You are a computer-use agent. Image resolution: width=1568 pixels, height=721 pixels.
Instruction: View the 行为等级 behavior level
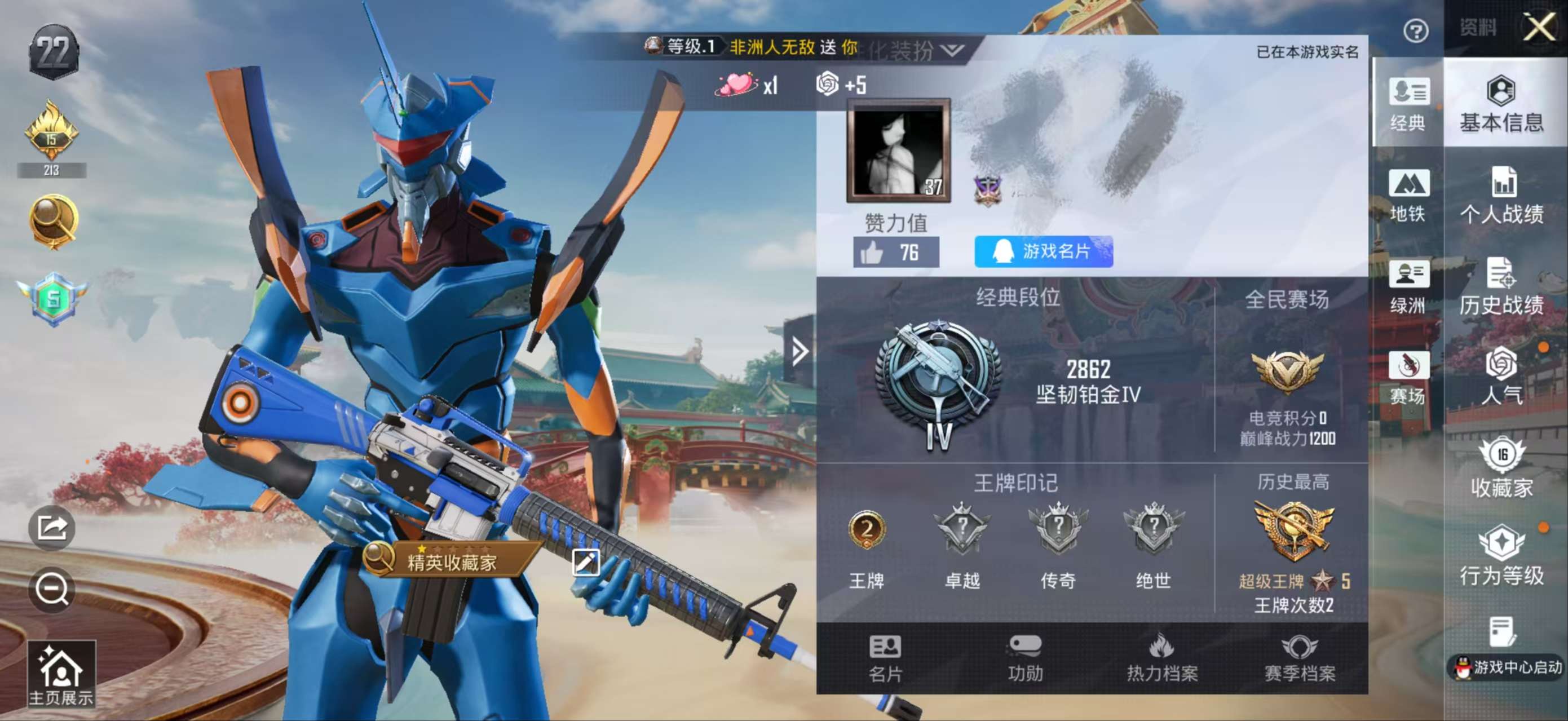tap(1501, 557)
